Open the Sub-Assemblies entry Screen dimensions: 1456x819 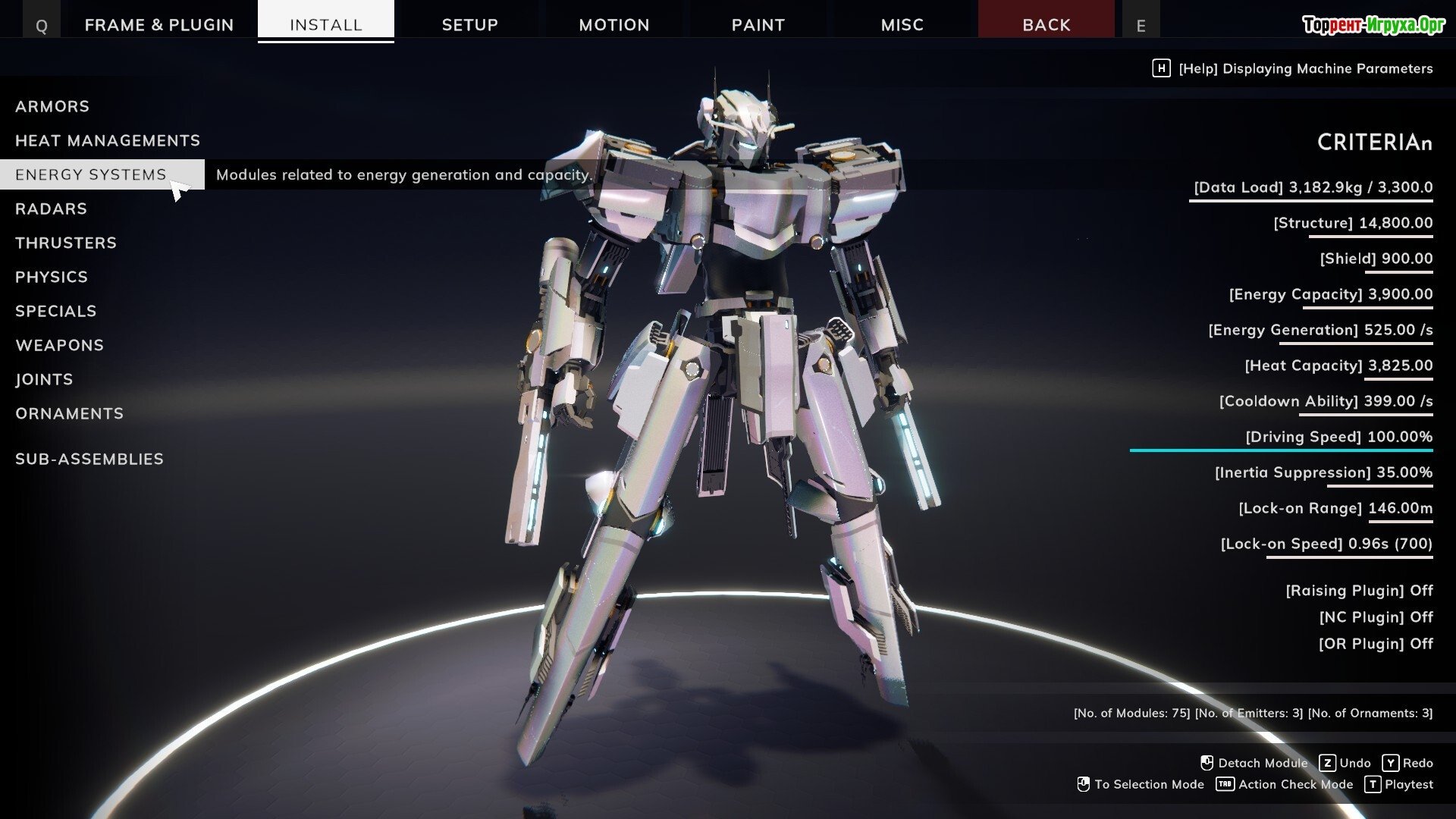[x=89, y=459]
